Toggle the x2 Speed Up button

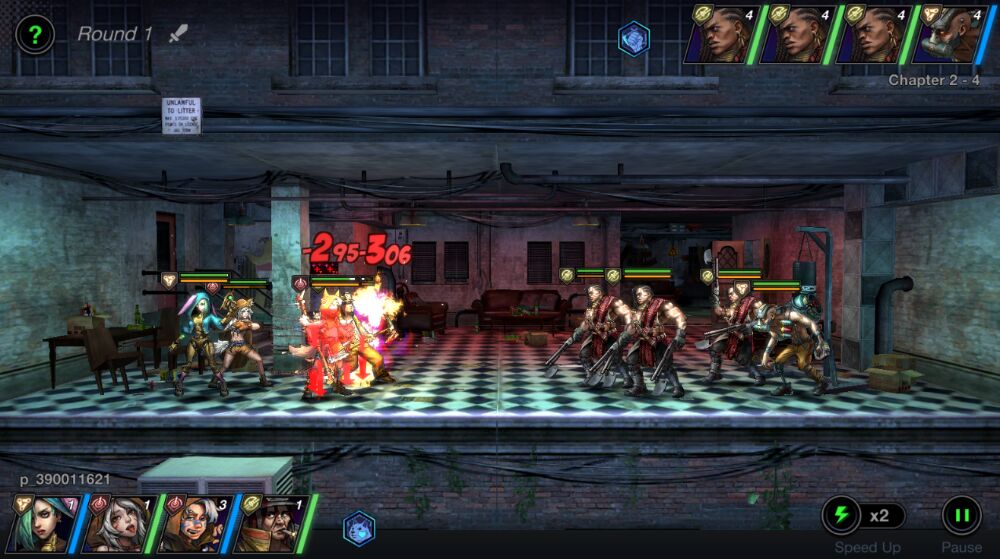(864, 516)
